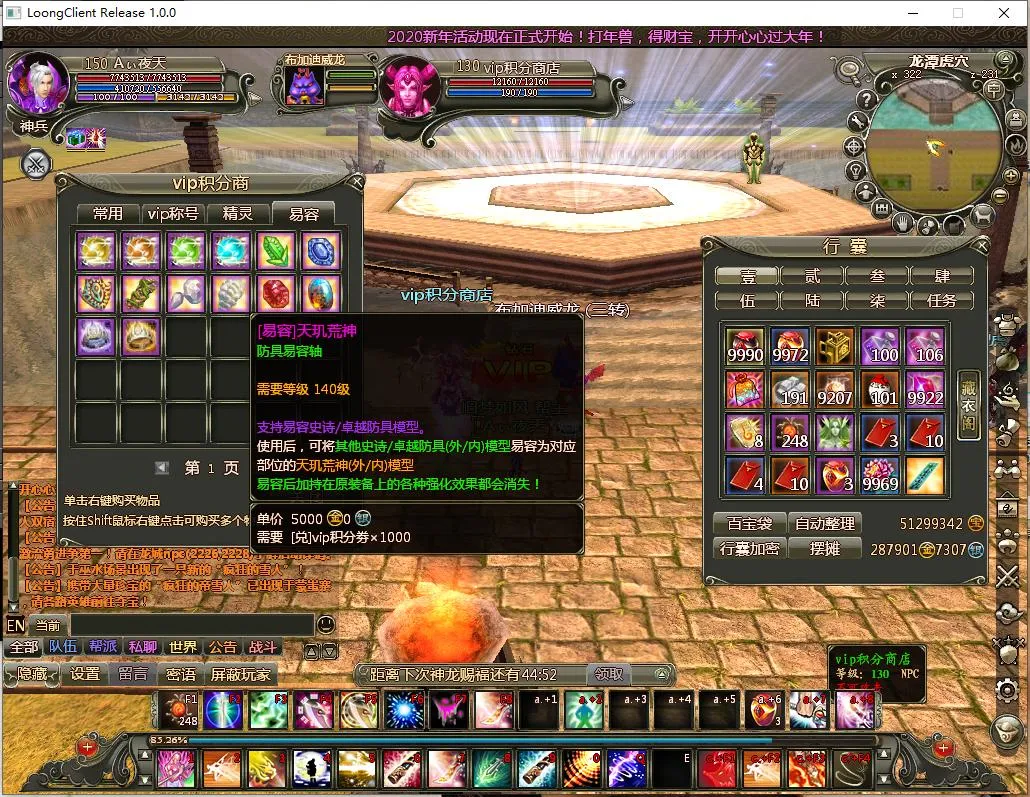Open the 设置 chat settings
Viewport: 1030px width, 797px height.
coord(85,674)
